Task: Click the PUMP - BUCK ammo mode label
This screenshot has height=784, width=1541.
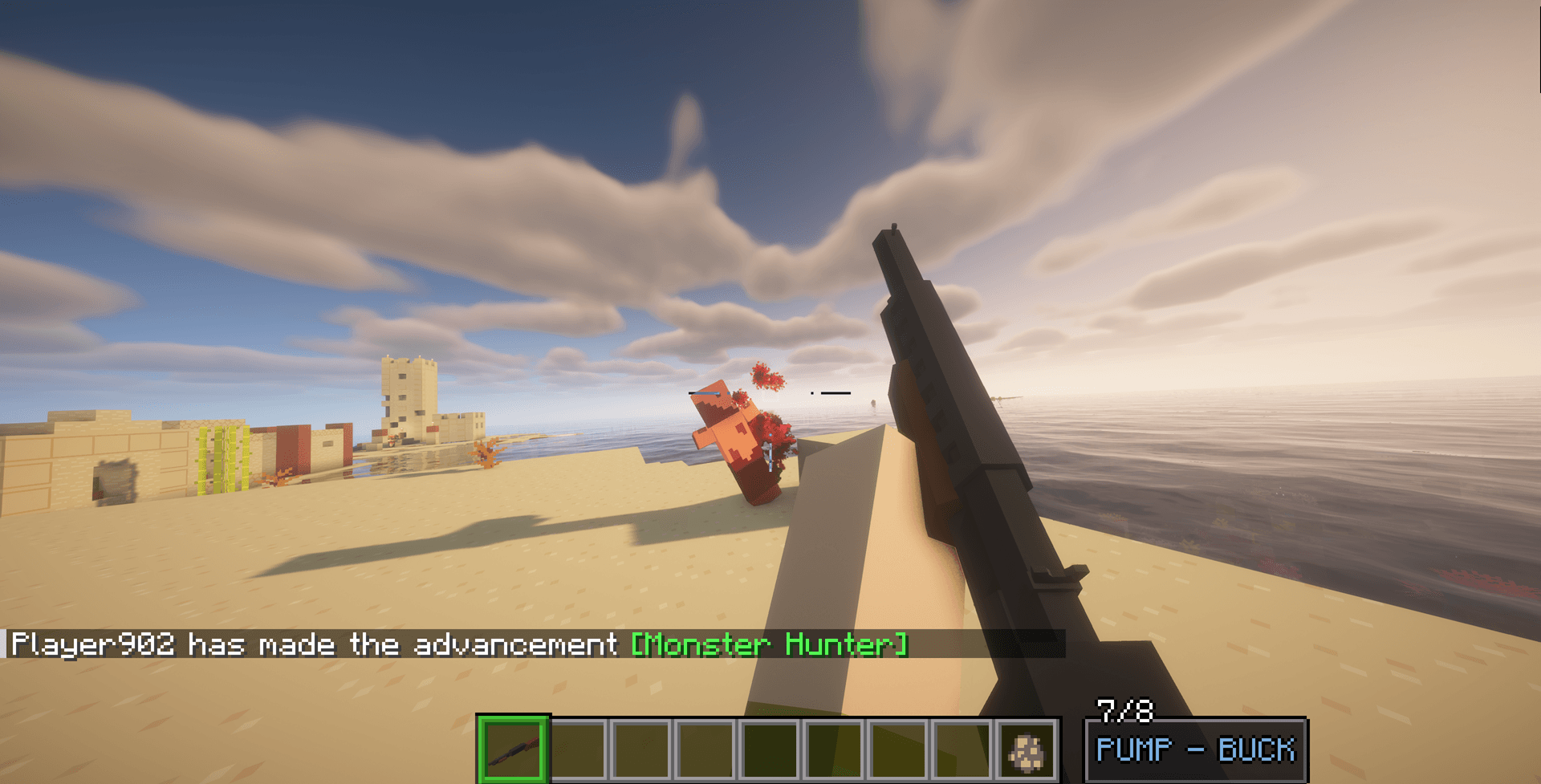Action: click(x=1195, y=749)
